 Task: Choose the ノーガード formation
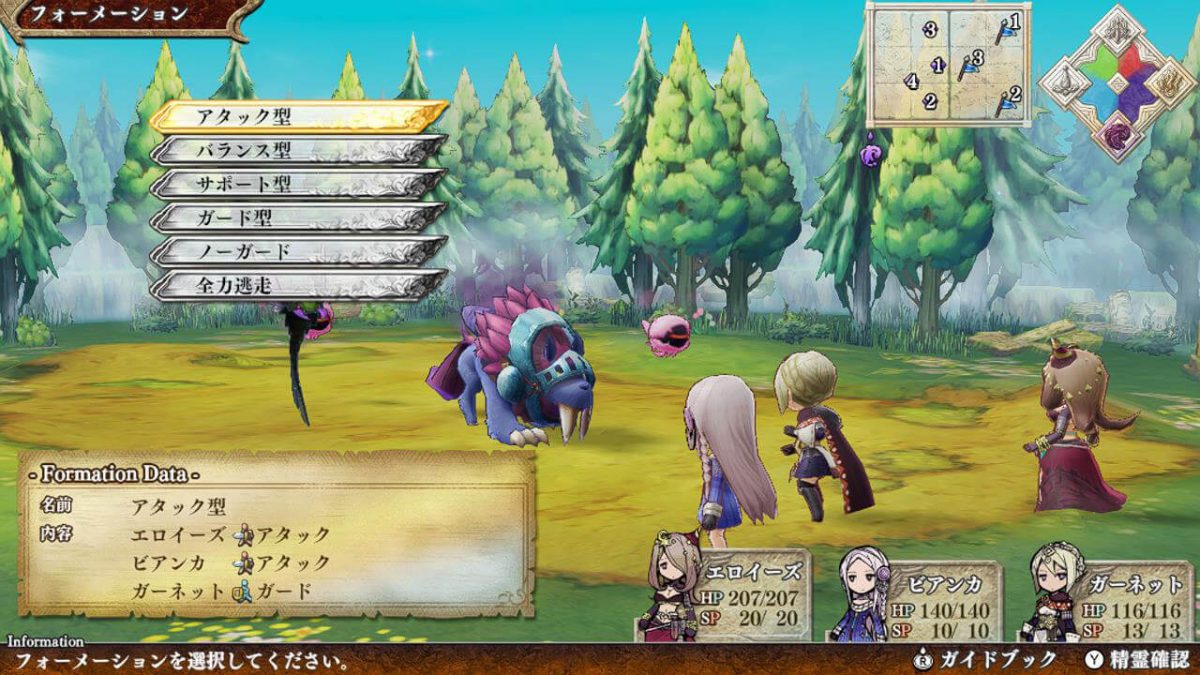298,251
